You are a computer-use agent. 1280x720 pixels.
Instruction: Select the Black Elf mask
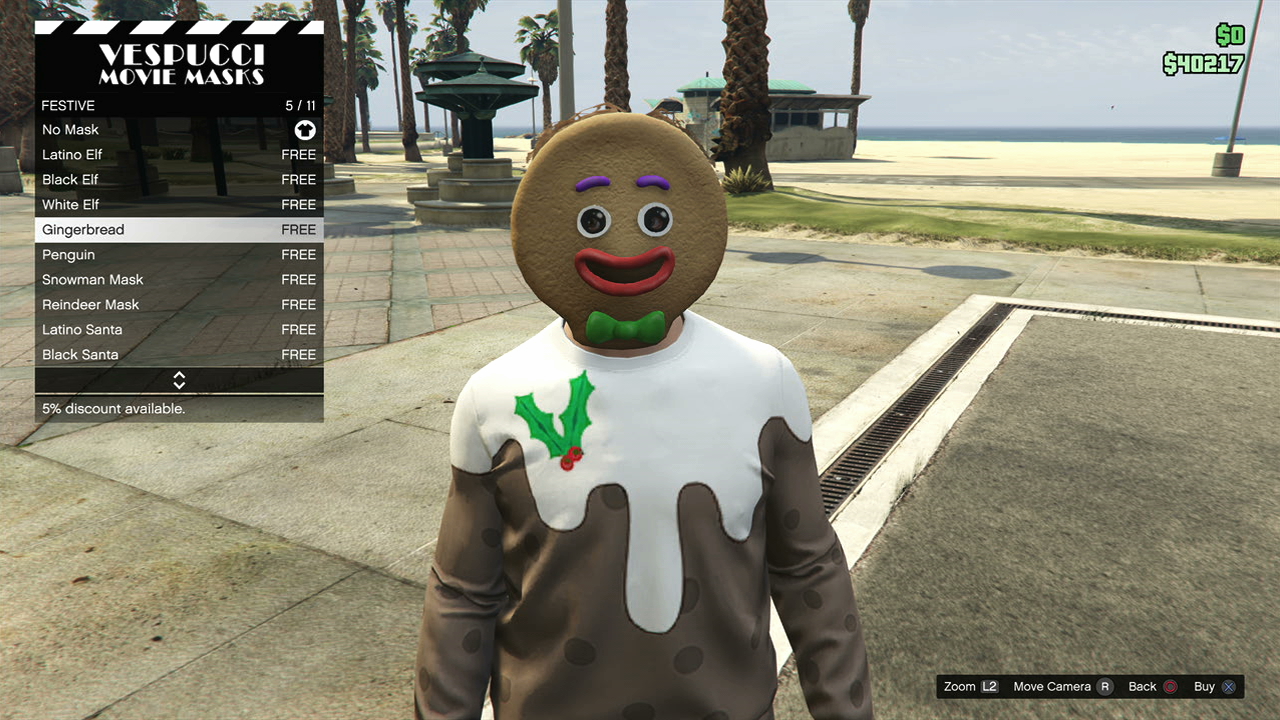click(x=178, y=180)
